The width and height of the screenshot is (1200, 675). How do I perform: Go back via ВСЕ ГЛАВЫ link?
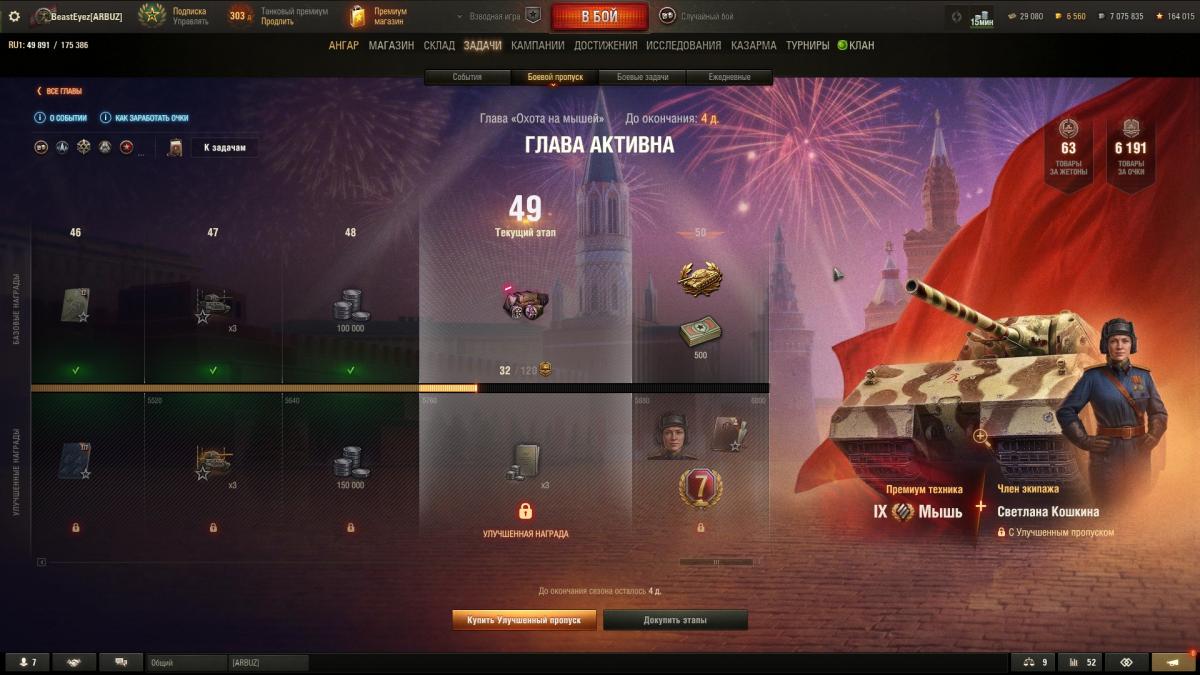click(x=63, y=91)
